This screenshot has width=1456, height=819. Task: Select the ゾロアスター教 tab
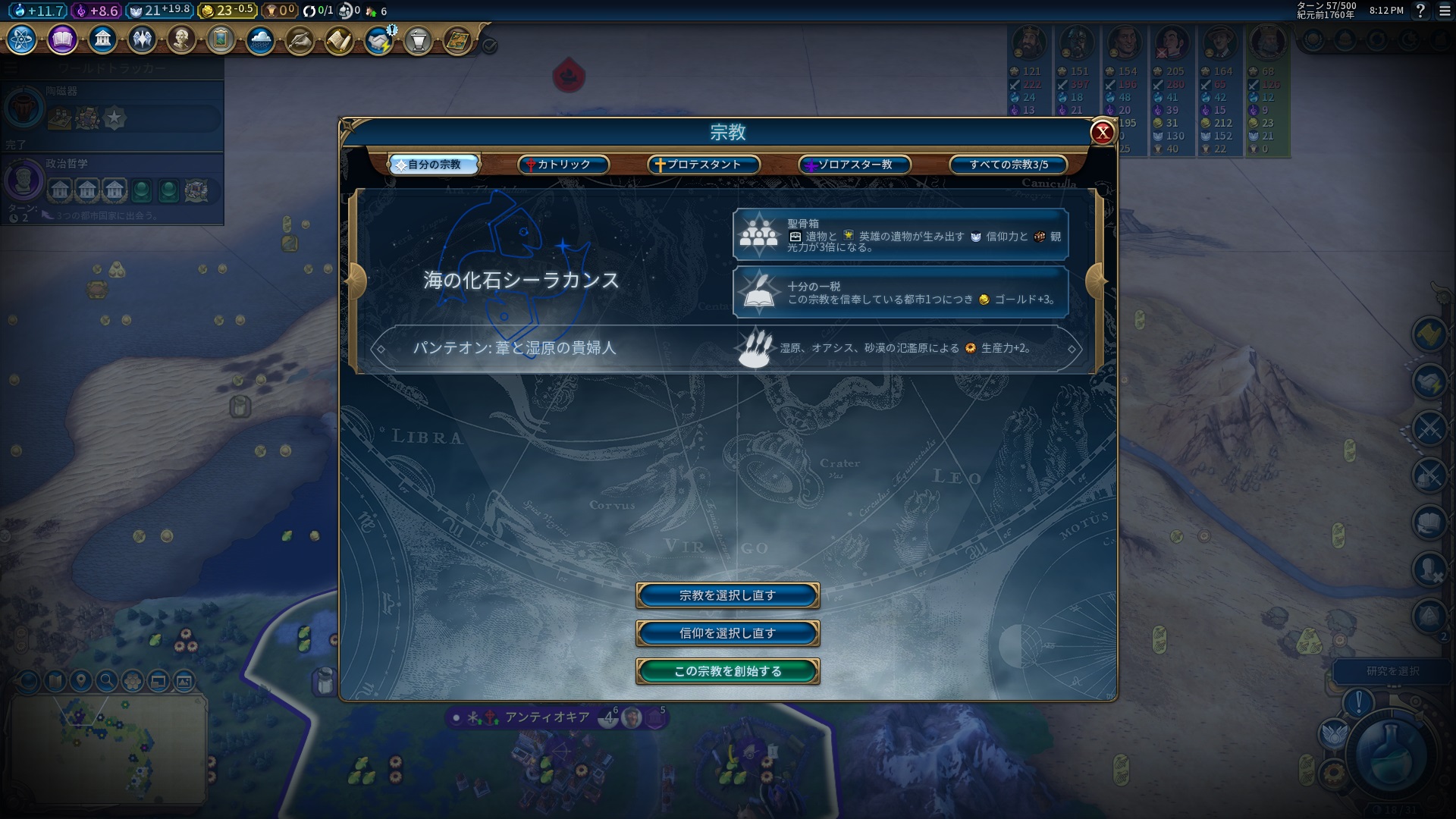[x=854, y=165]
